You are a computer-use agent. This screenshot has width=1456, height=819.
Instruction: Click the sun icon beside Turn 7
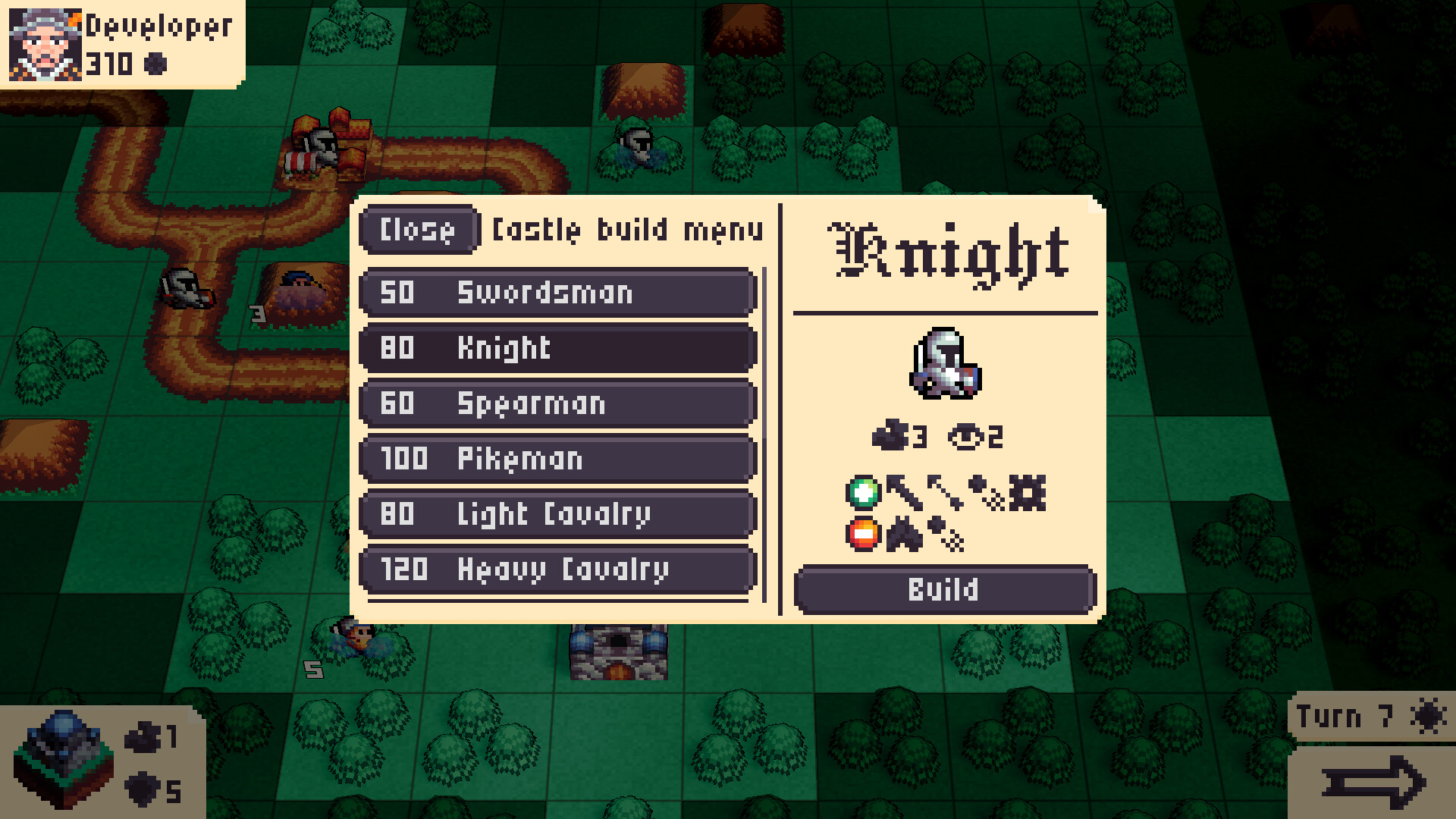click(1429, 714)
